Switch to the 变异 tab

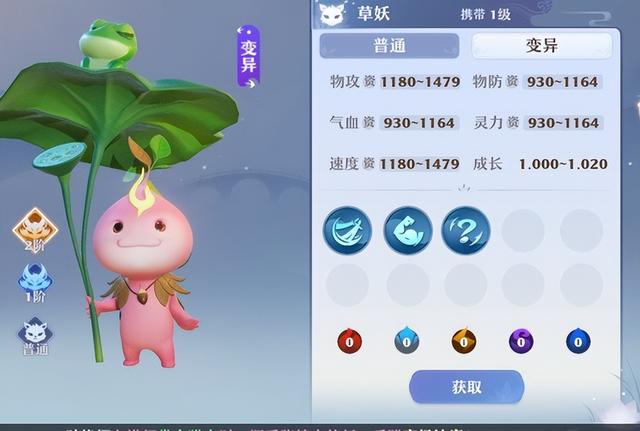541,45
